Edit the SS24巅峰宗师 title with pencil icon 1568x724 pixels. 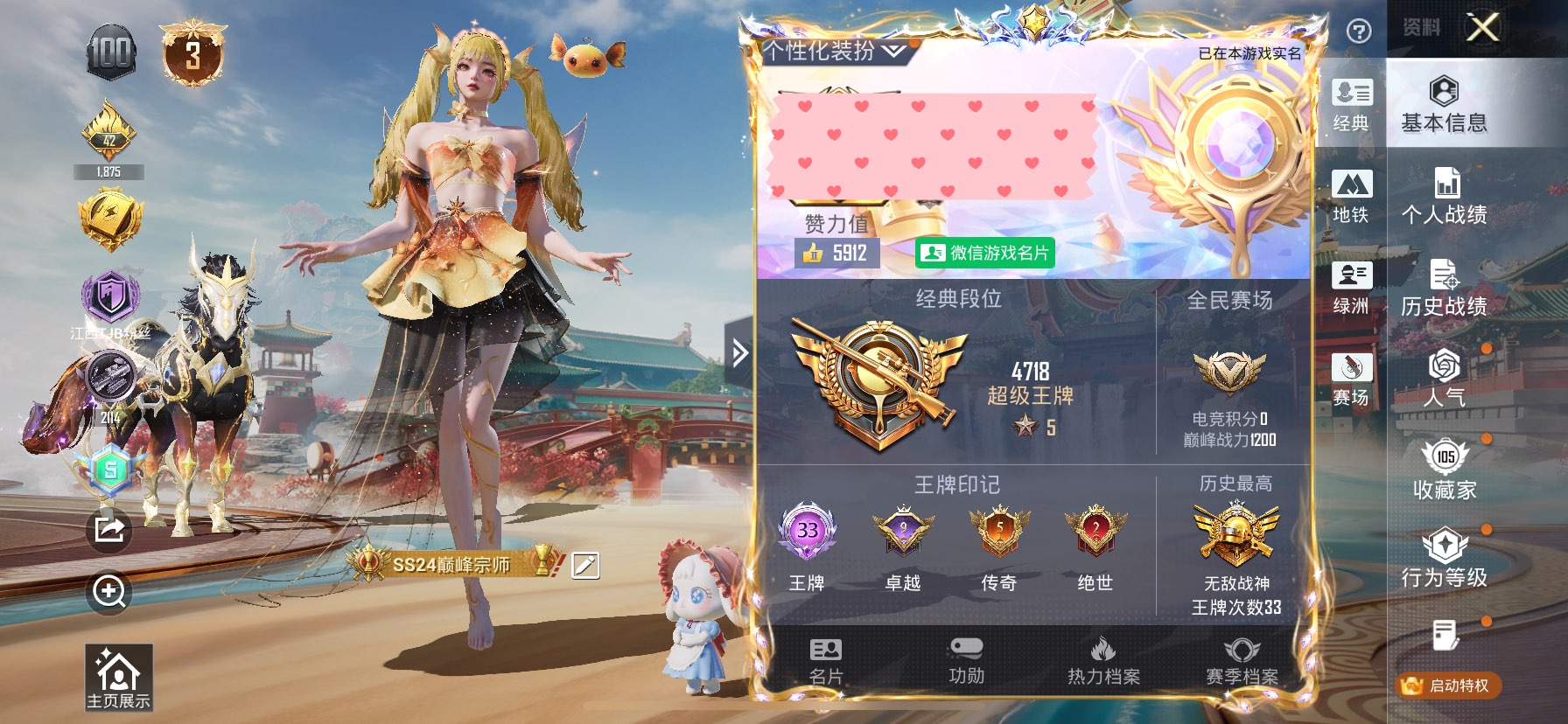(x=585, y=566)
